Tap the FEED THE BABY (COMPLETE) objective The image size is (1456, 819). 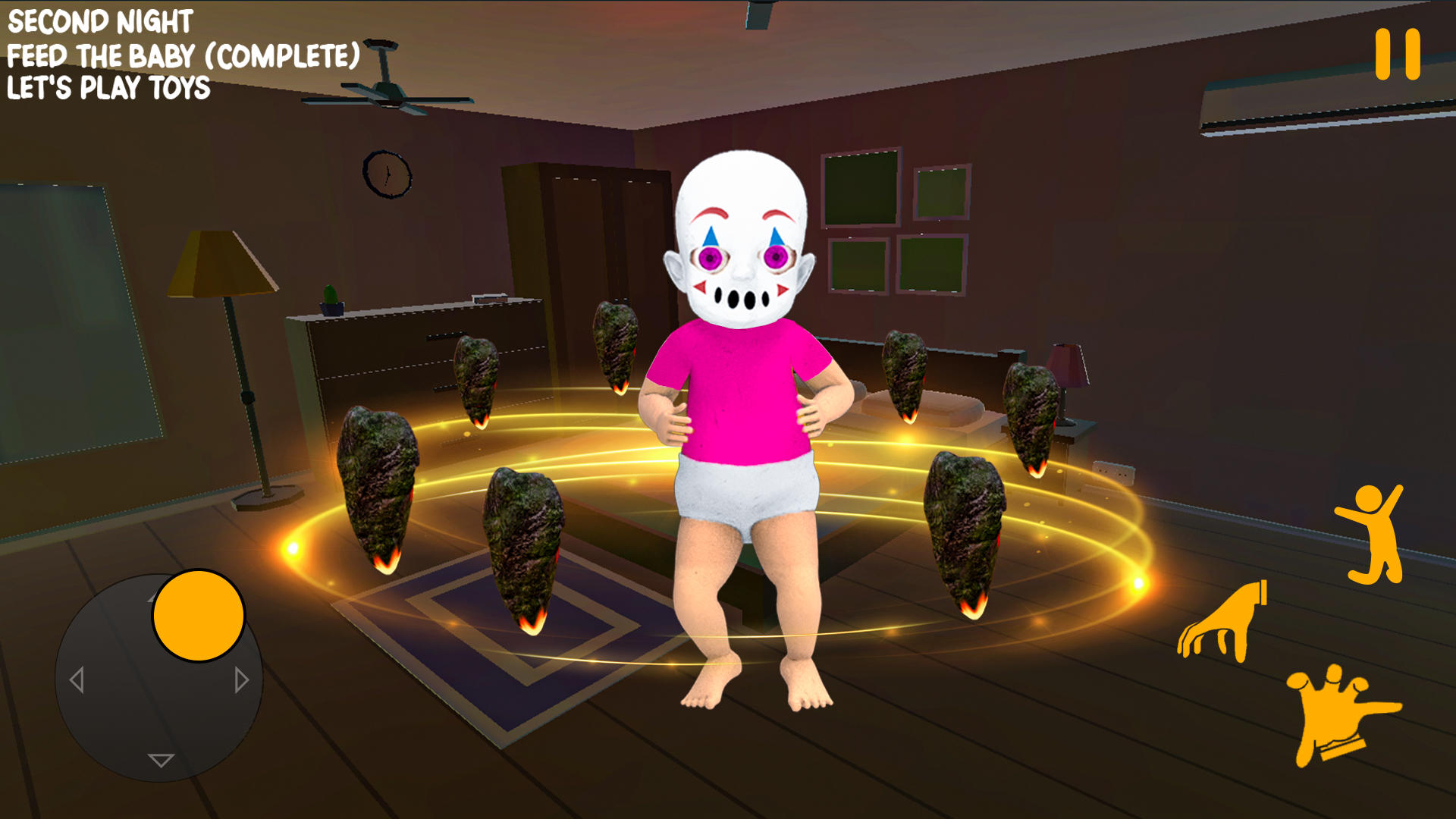182,55
